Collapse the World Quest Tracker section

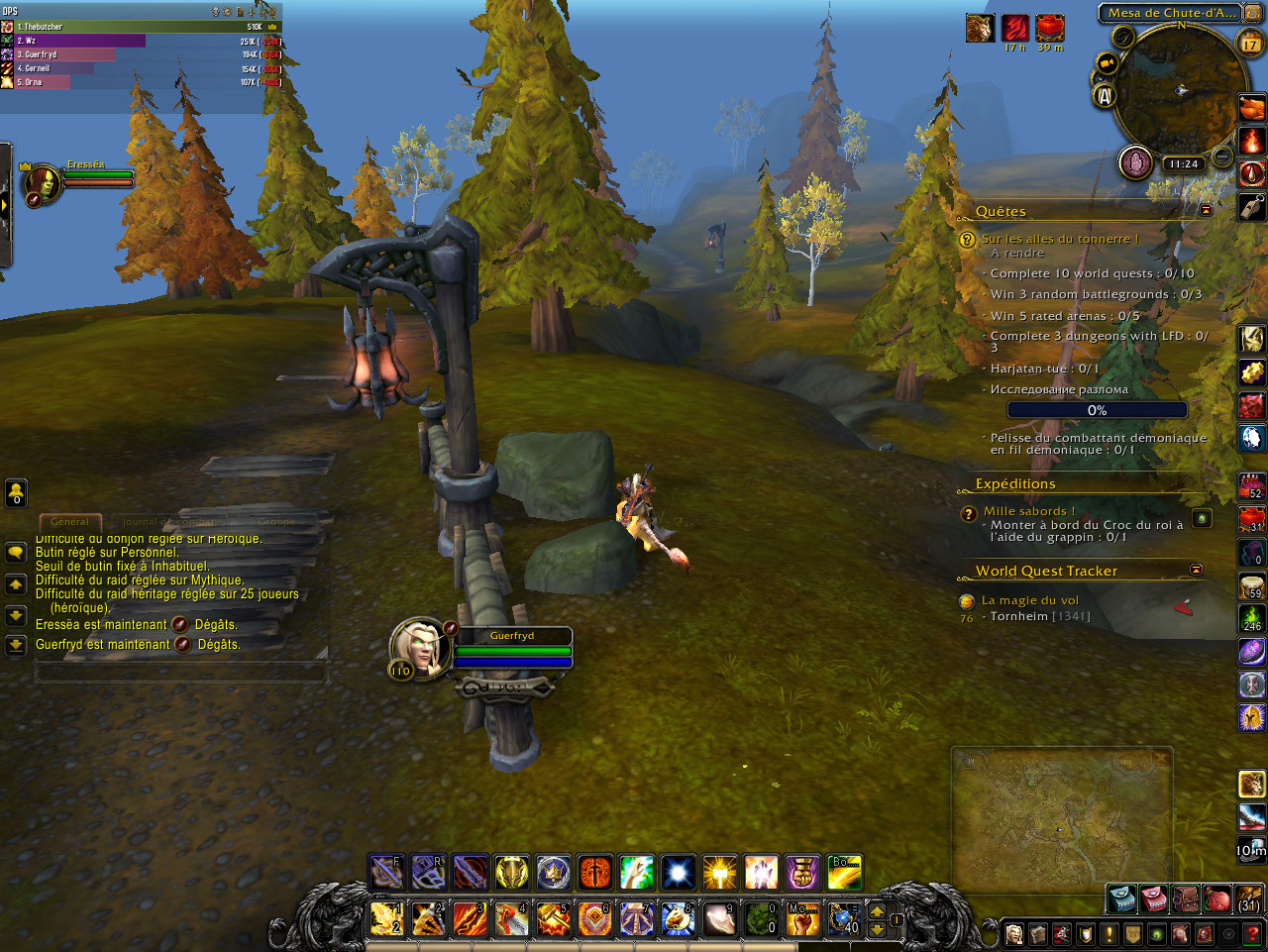[x=1196, y=570]
